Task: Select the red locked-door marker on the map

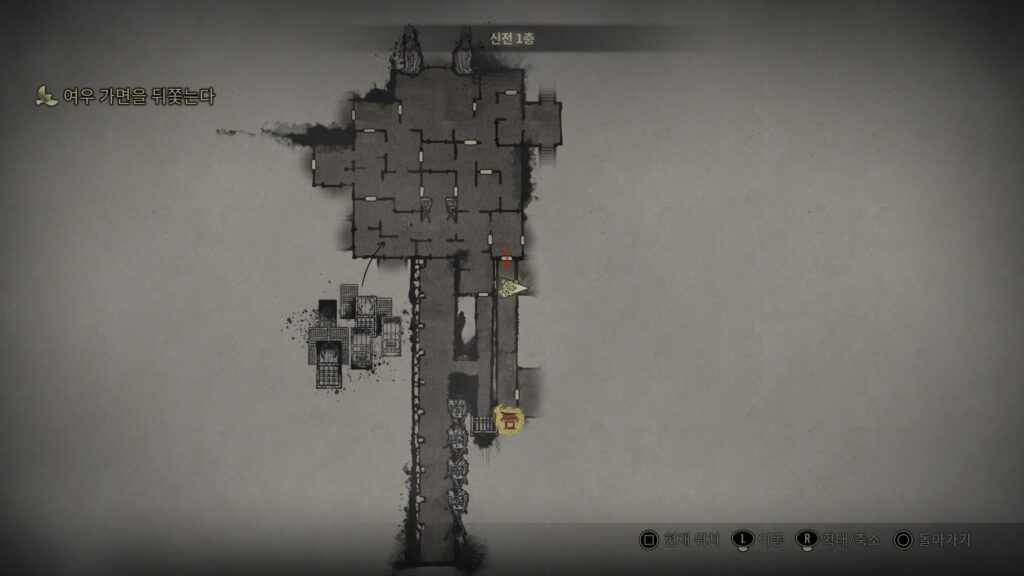Action: point(507,257)
